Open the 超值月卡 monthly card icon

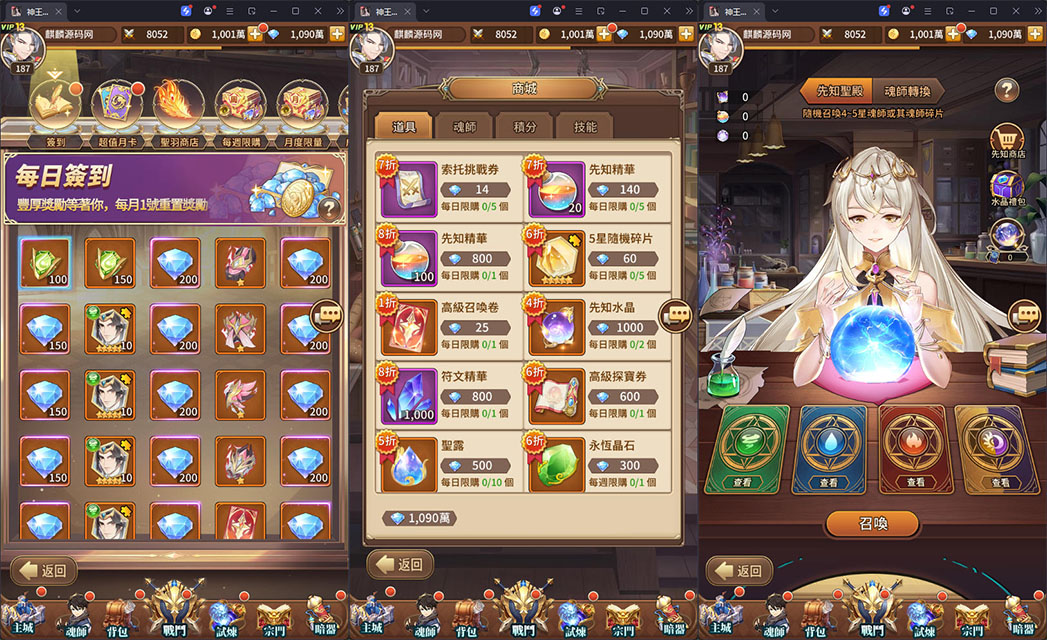pos(116,105)
